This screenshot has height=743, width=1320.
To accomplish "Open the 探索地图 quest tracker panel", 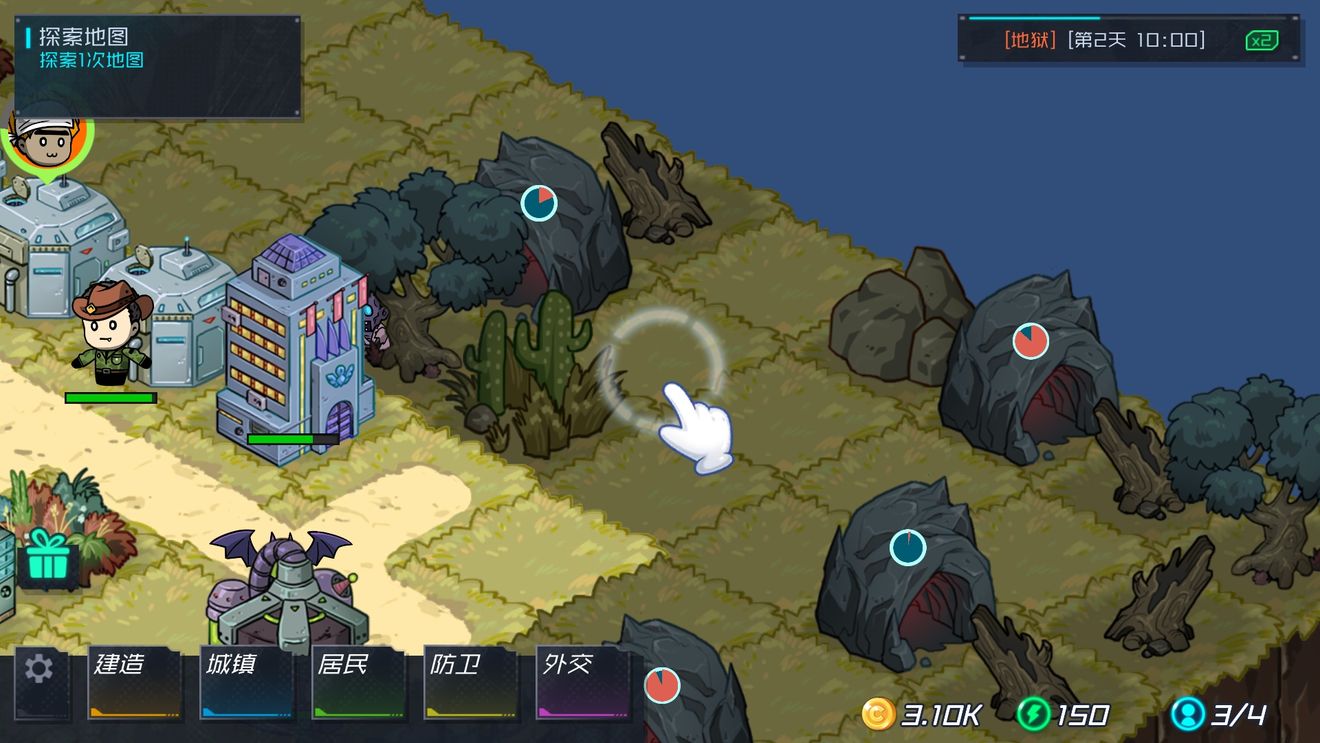I will 158,66.
